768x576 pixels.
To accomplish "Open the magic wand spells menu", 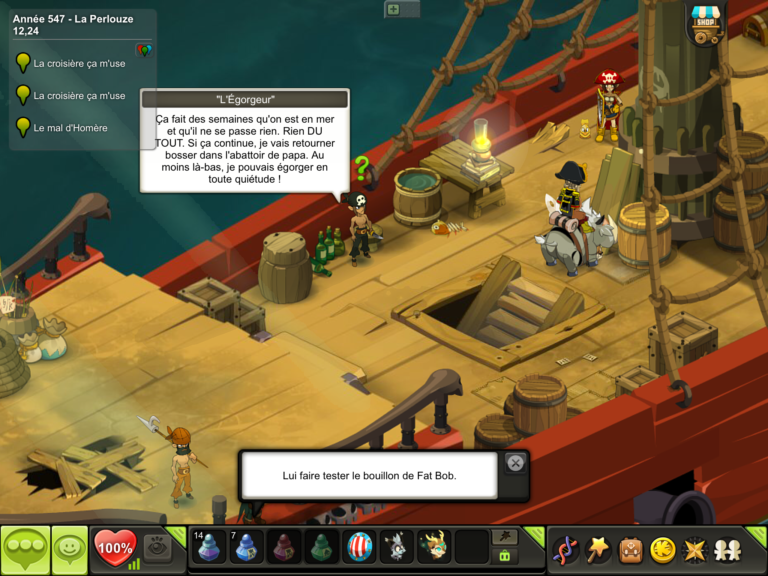I will (x=597, y=549).
